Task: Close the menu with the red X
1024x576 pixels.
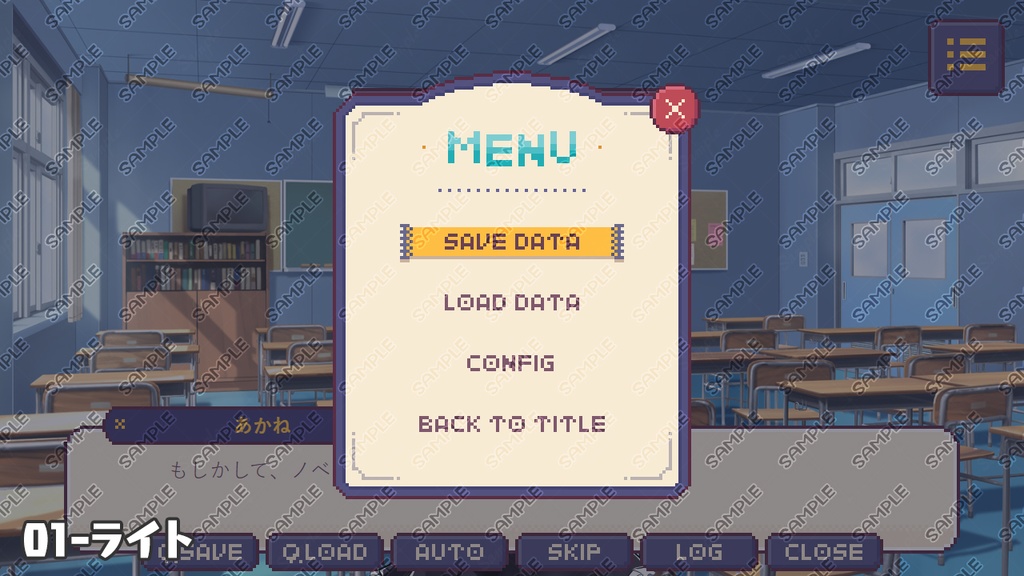Action: tap(675, 109)
